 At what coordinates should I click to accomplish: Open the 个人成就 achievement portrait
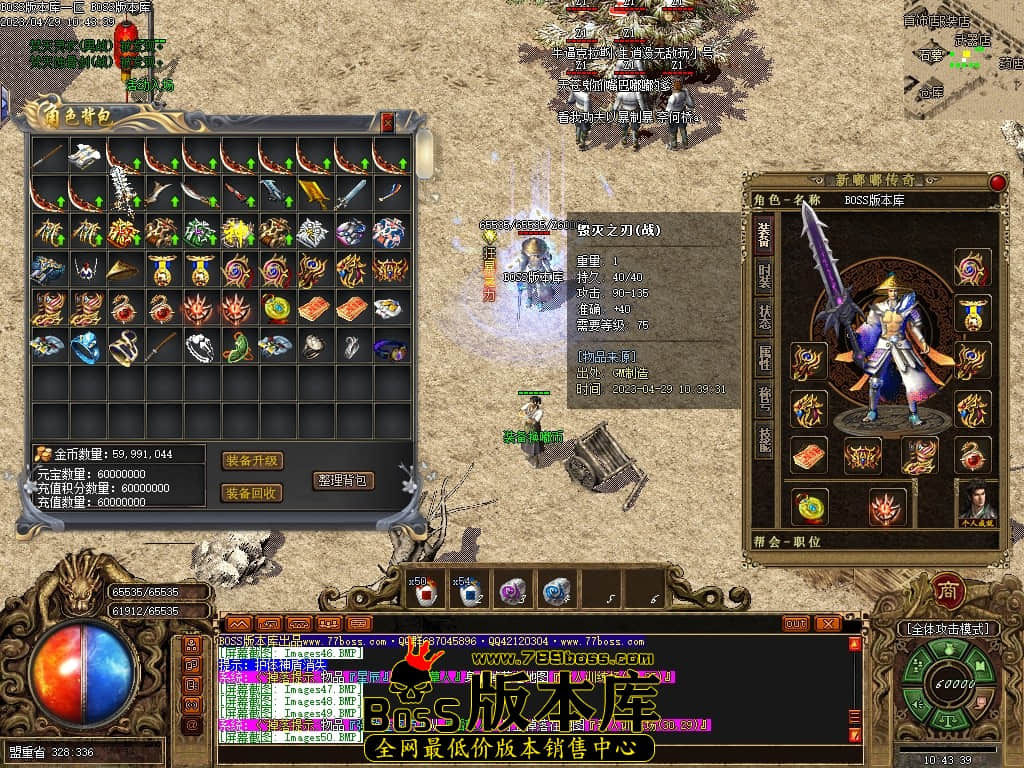(x=977, y=503)
